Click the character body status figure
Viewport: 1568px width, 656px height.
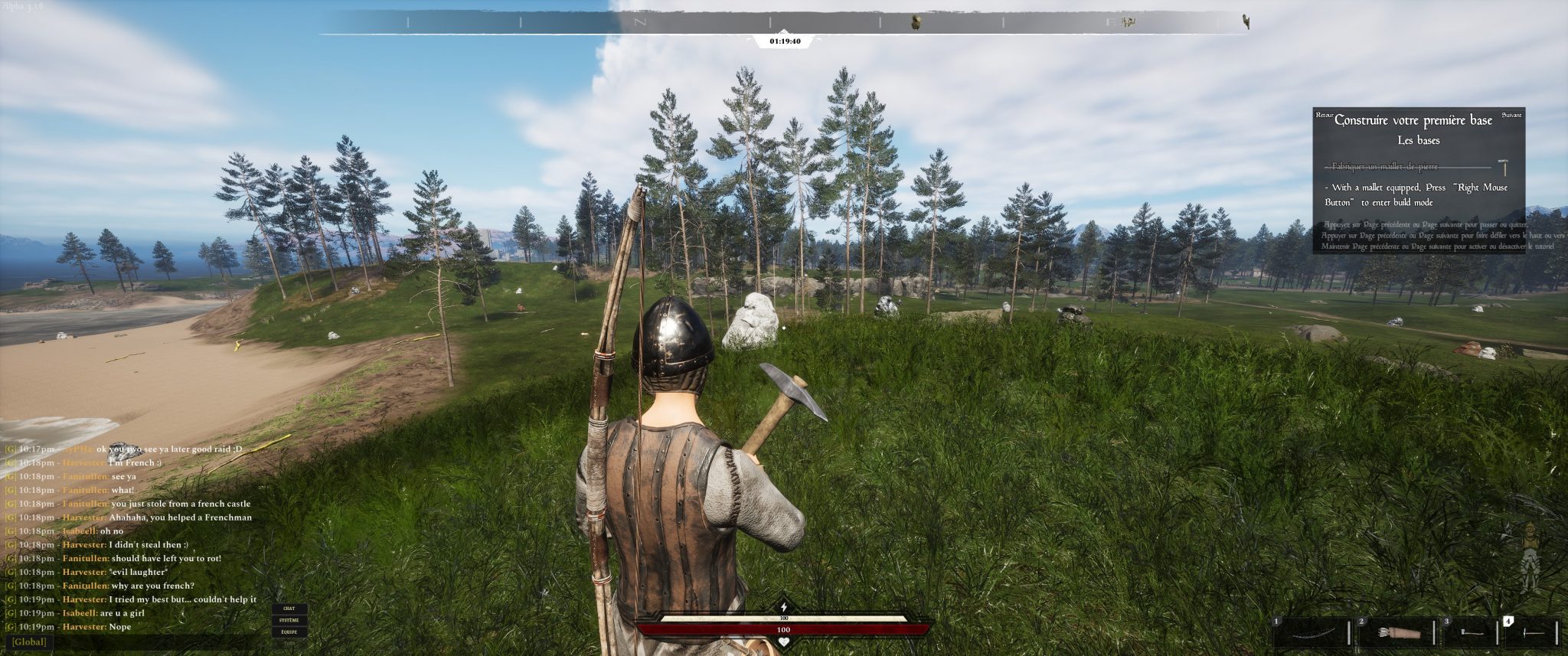coord(1530,556)
